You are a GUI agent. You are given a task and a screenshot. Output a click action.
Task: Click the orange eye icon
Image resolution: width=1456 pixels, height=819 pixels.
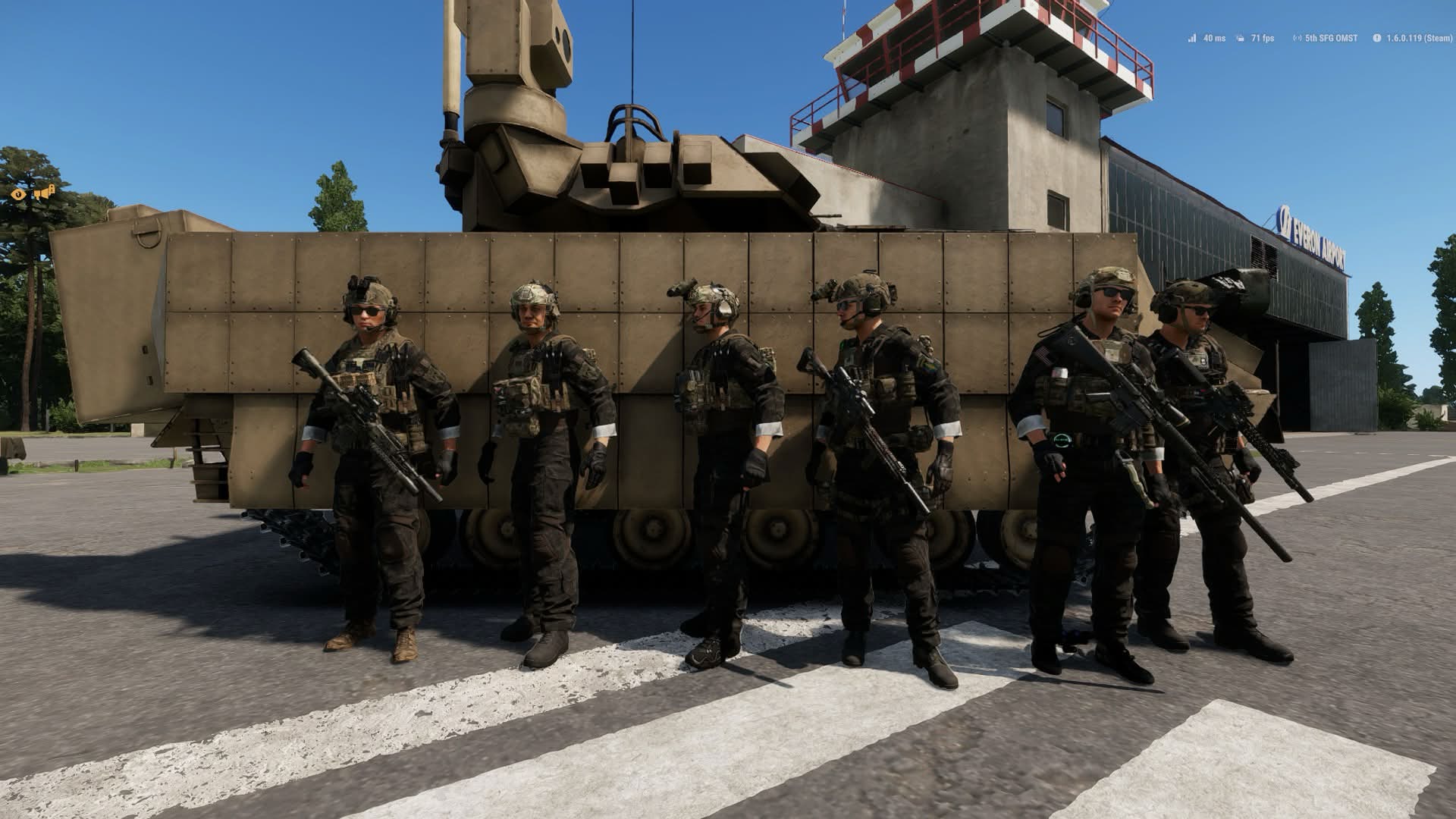pos(19,194)
